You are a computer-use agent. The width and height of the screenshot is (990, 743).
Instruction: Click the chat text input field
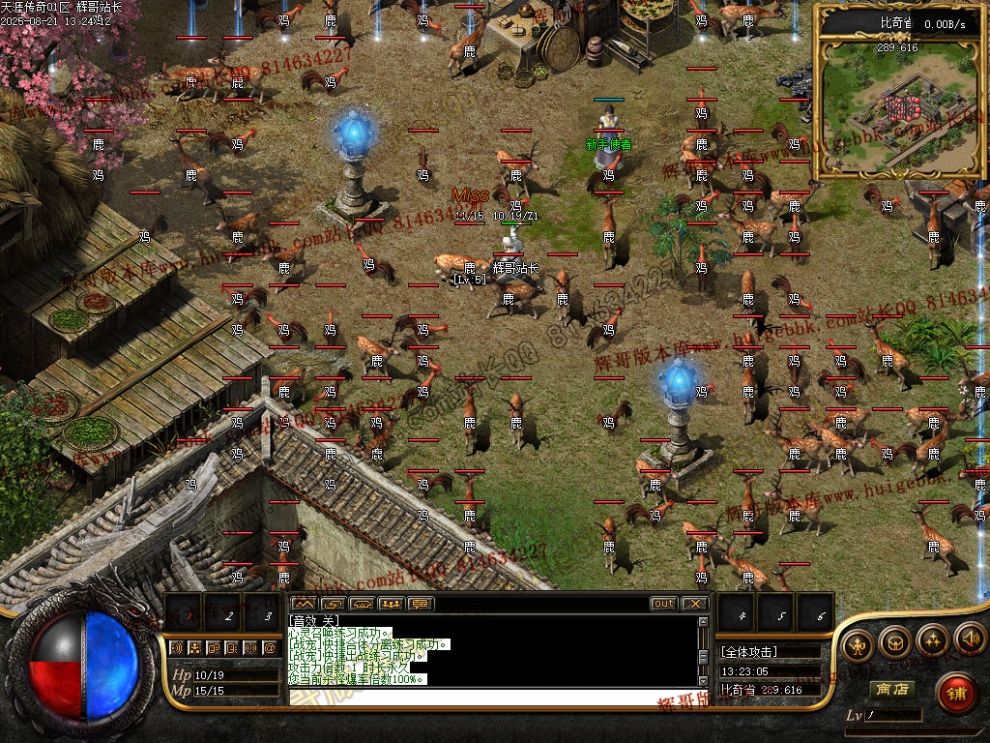(x=490, y=696)
